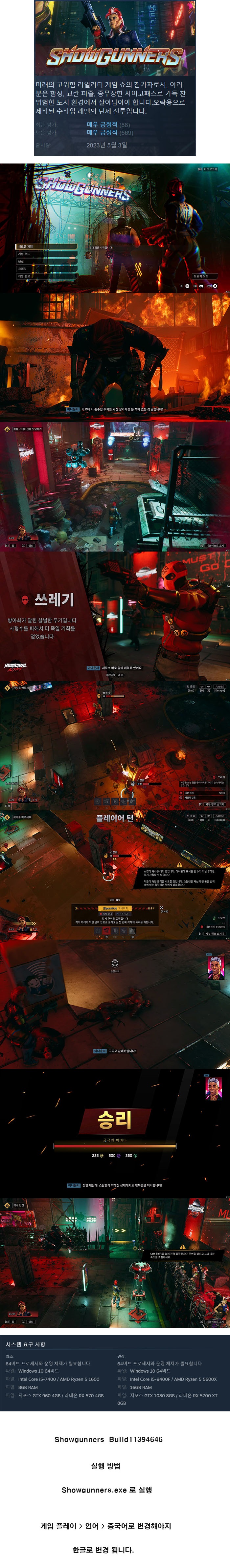Close the tutorial tooltip with the X
Screen dimensions: 230x1568
[161, 907]
